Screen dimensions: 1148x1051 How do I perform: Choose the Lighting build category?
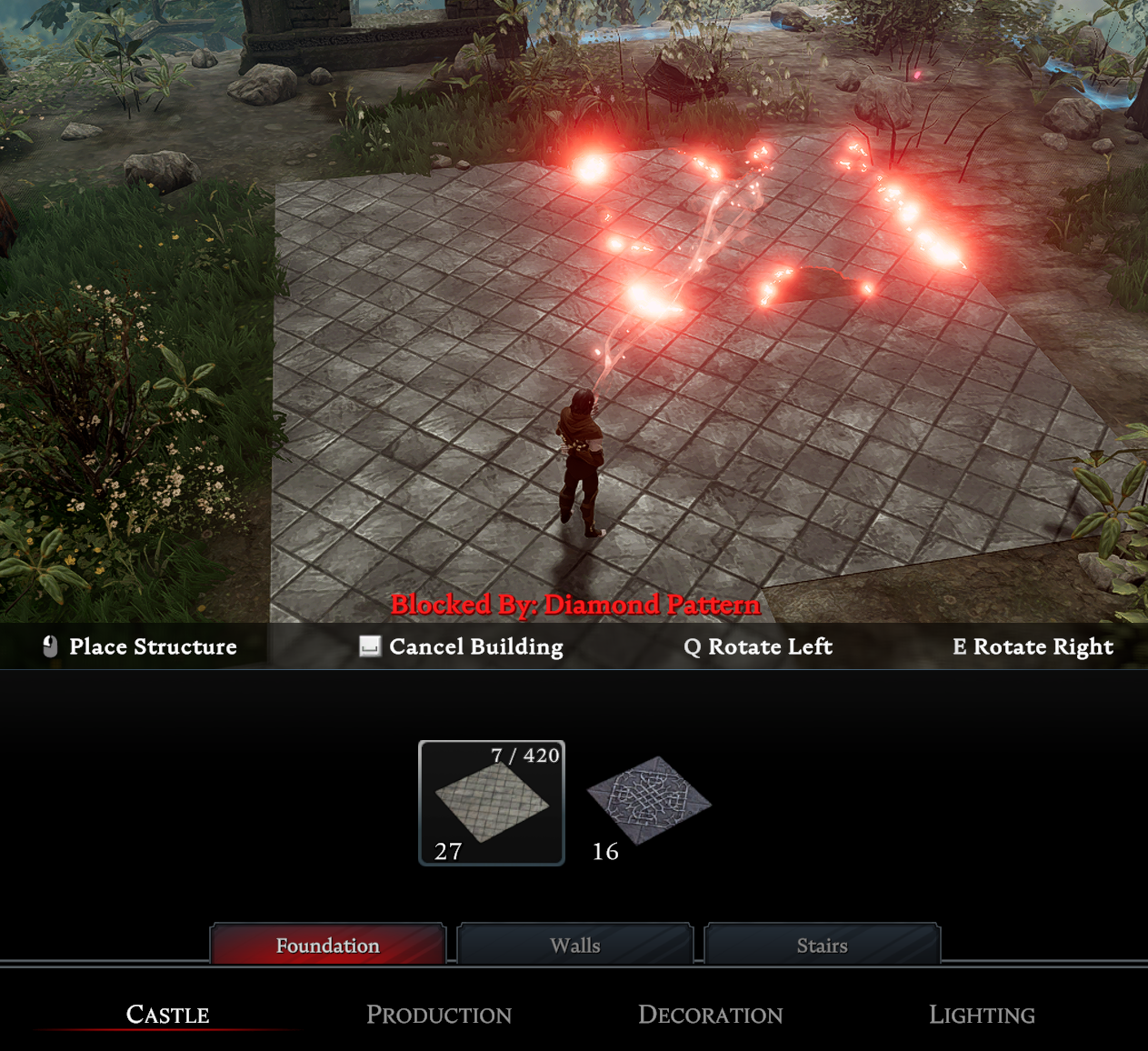tap(982, 1015)
